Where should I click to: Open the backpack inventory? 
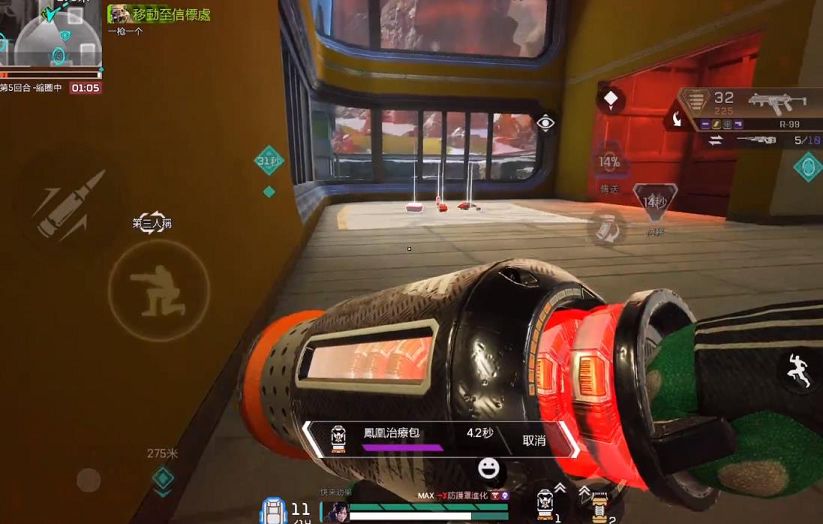click(272, 508)
